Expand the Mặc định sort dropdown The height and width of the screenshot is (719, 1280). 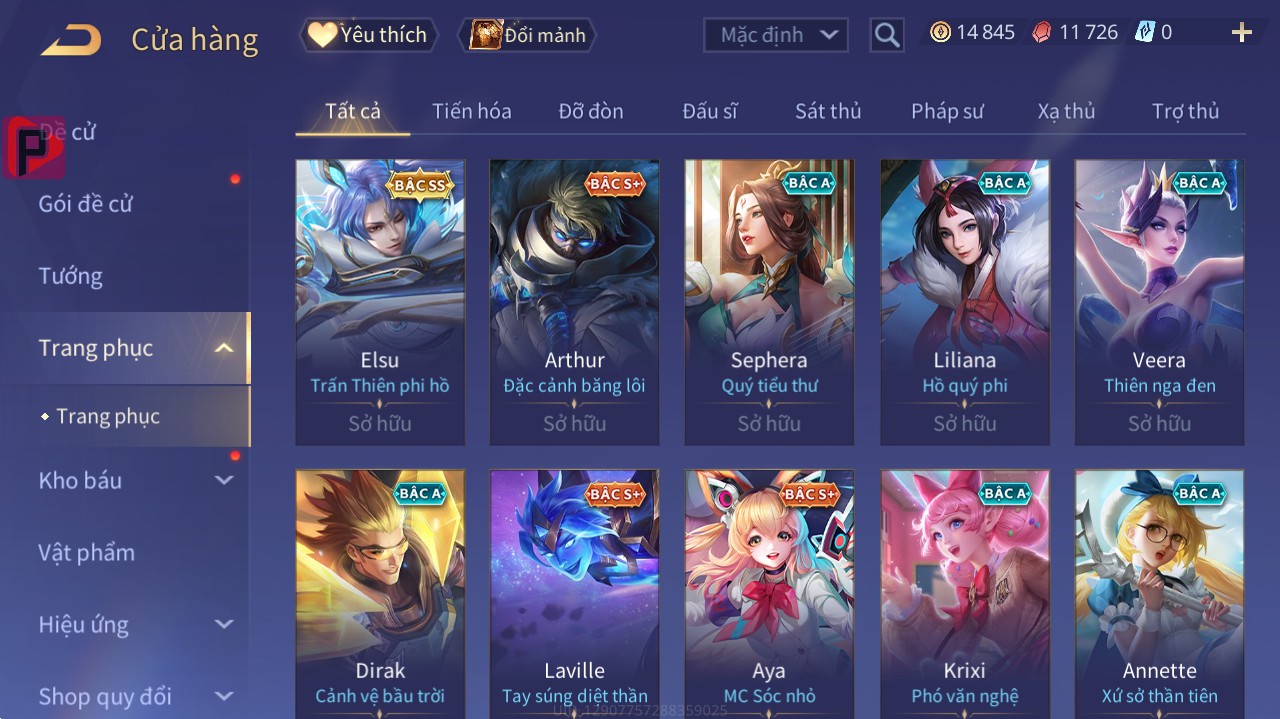(776, 35)
